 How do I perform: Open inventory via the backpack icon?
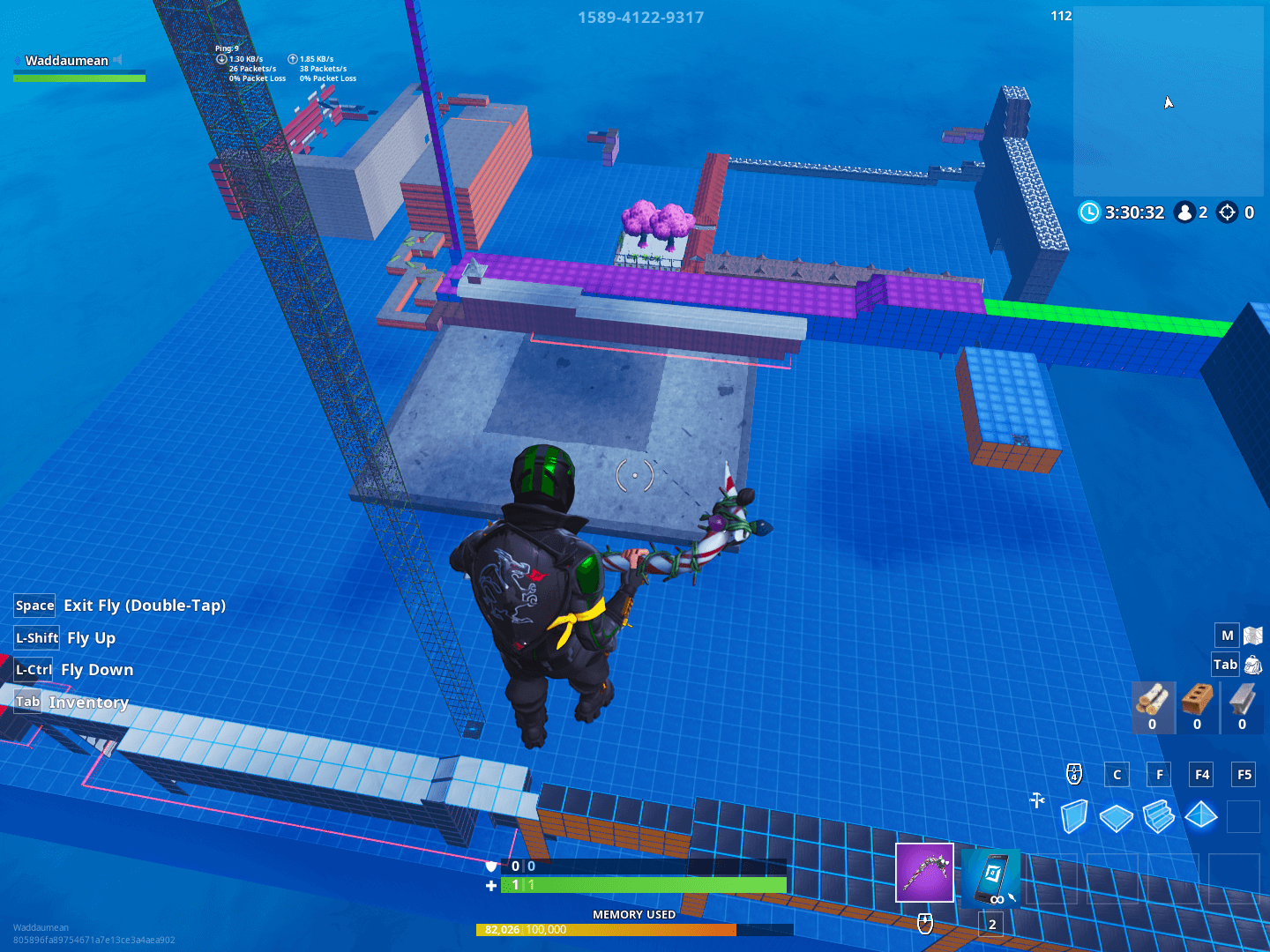point(1253,664)
